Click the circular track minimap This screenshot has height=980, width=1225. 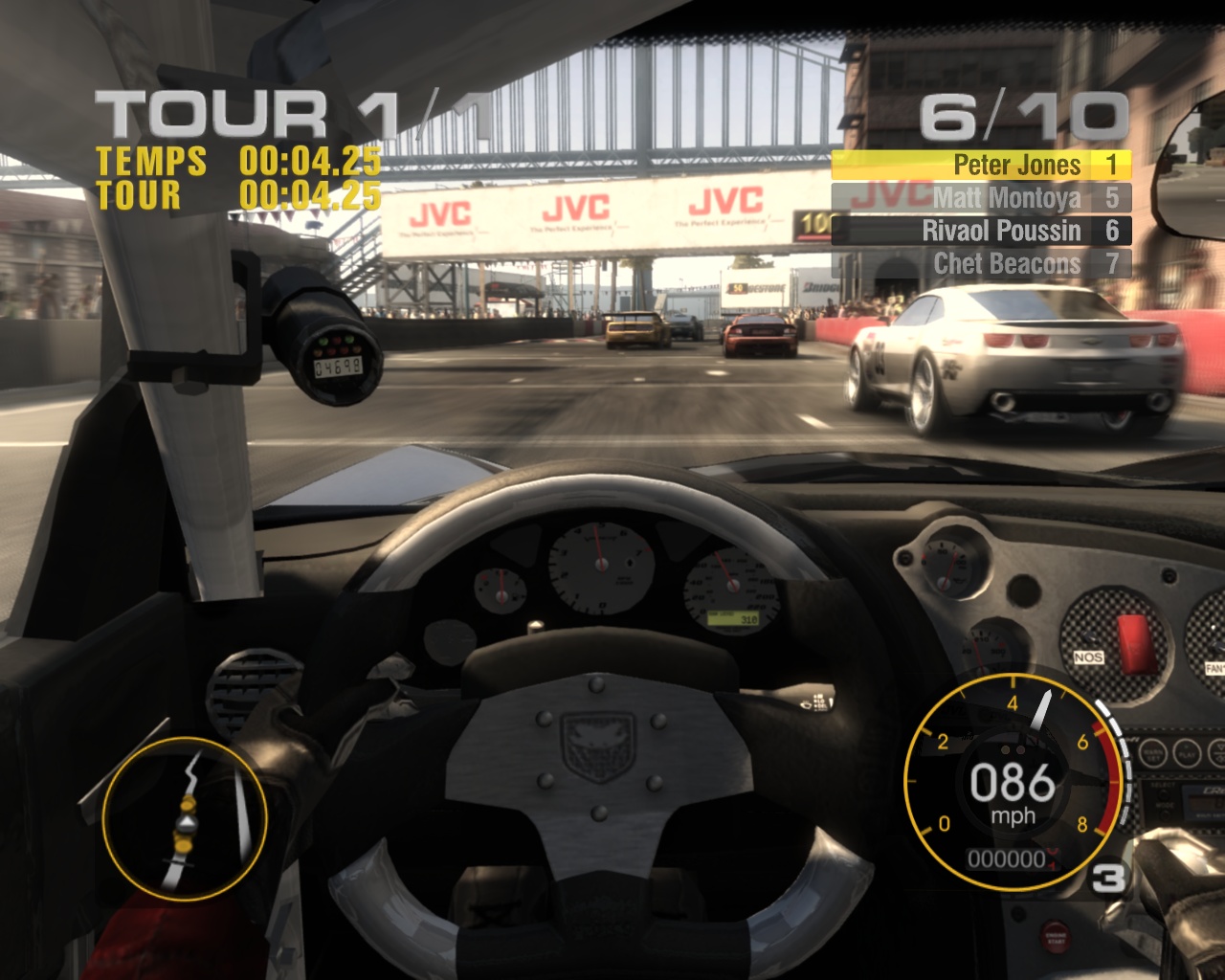pos(184,818)
